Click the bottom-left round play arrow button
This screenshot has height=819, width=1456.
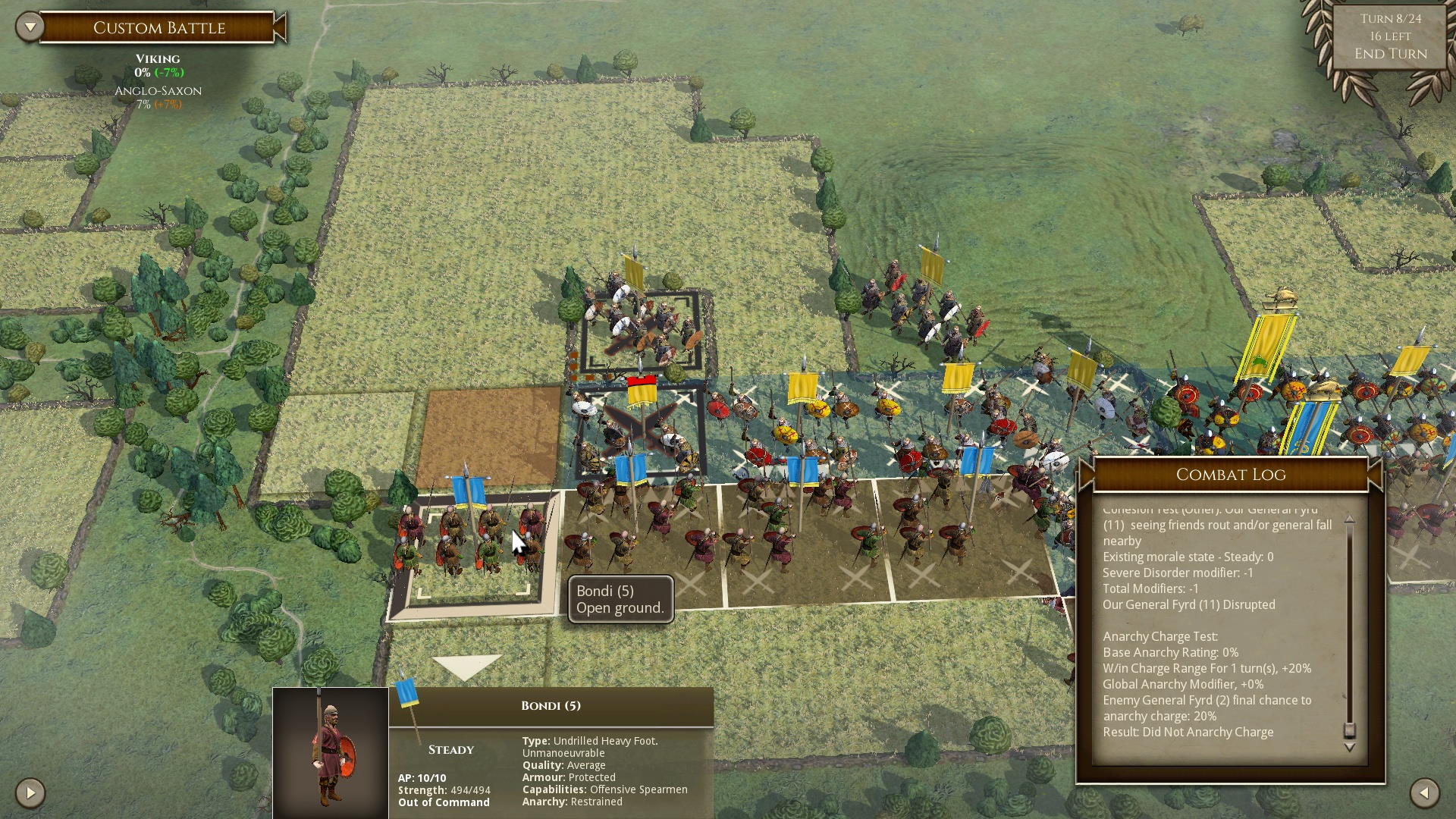click(x=30, y=793)
